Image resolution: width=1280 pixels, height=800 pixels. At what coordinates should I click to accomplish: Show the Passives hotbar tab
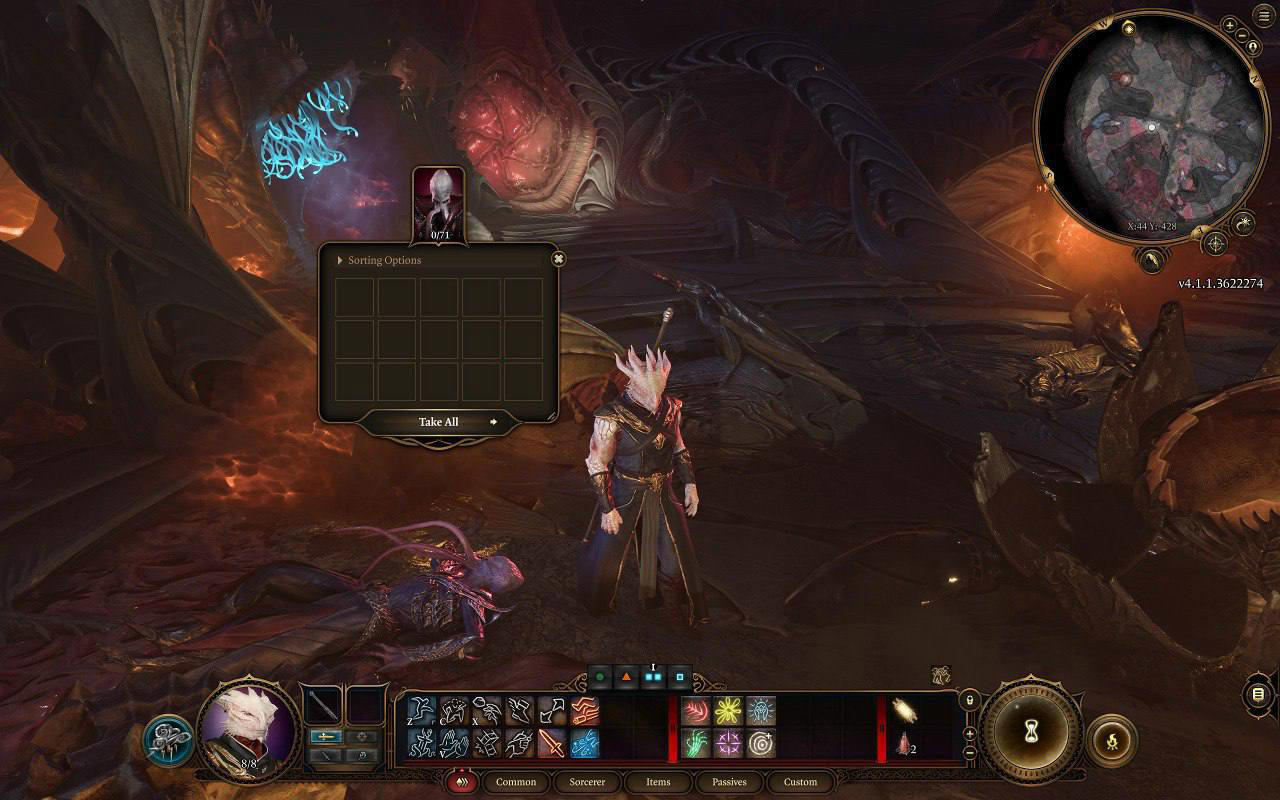point(729,782)
